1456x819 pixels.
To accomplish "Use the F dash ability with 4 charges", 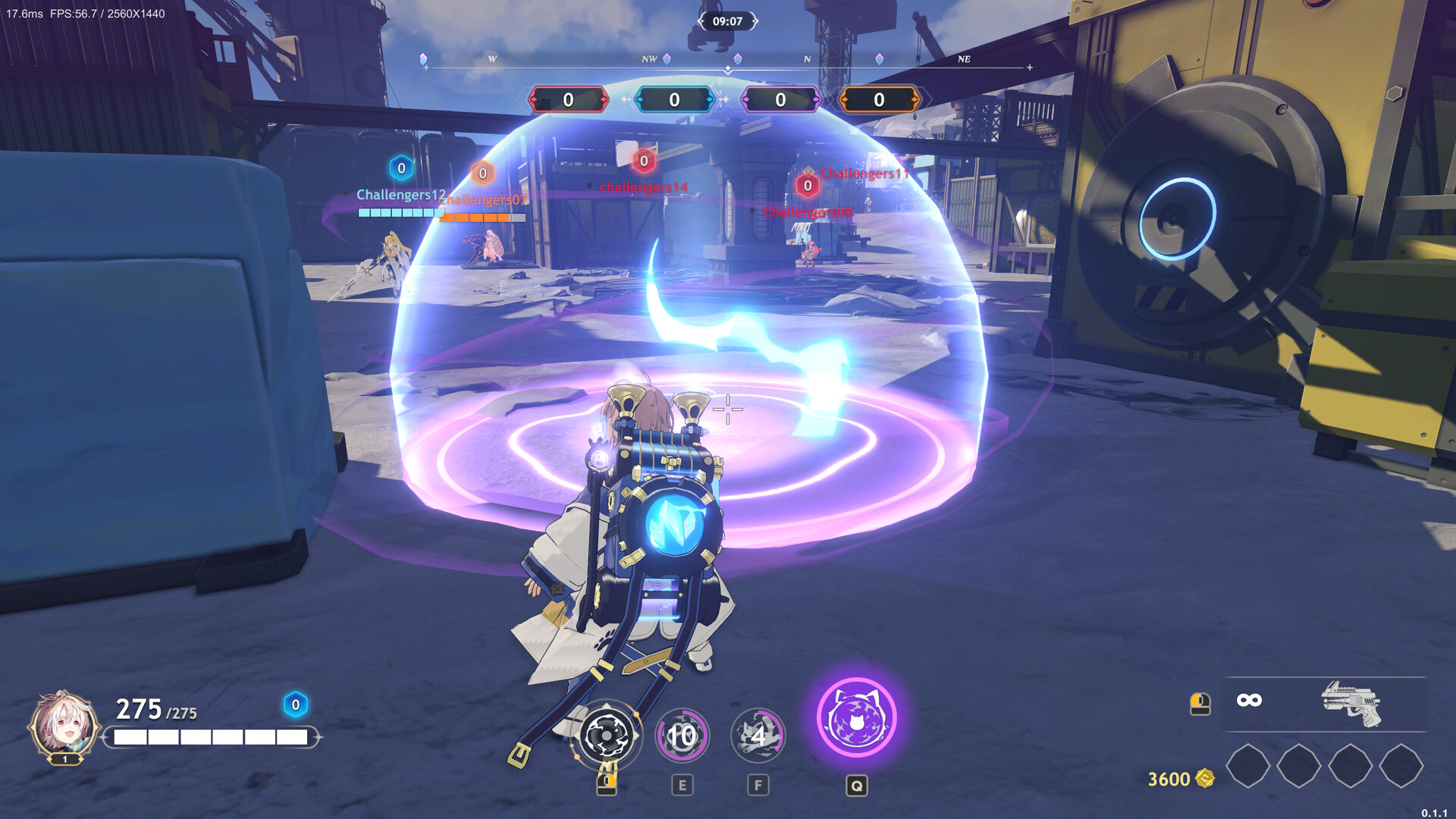I will 758,734.
